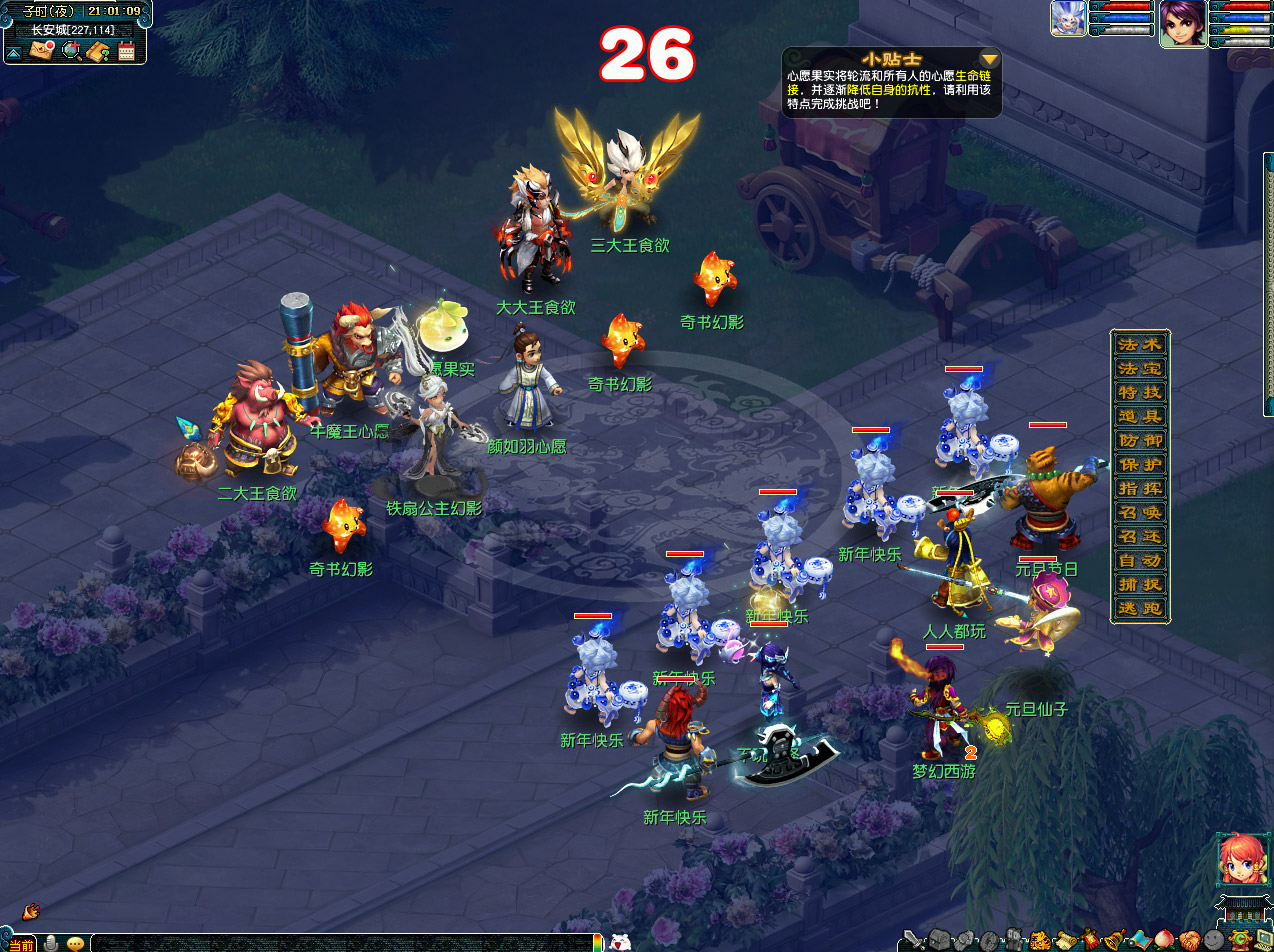Open the 法术 (spell) battle command
The height and width of the screenshot is (952, 1274).
1140,344
